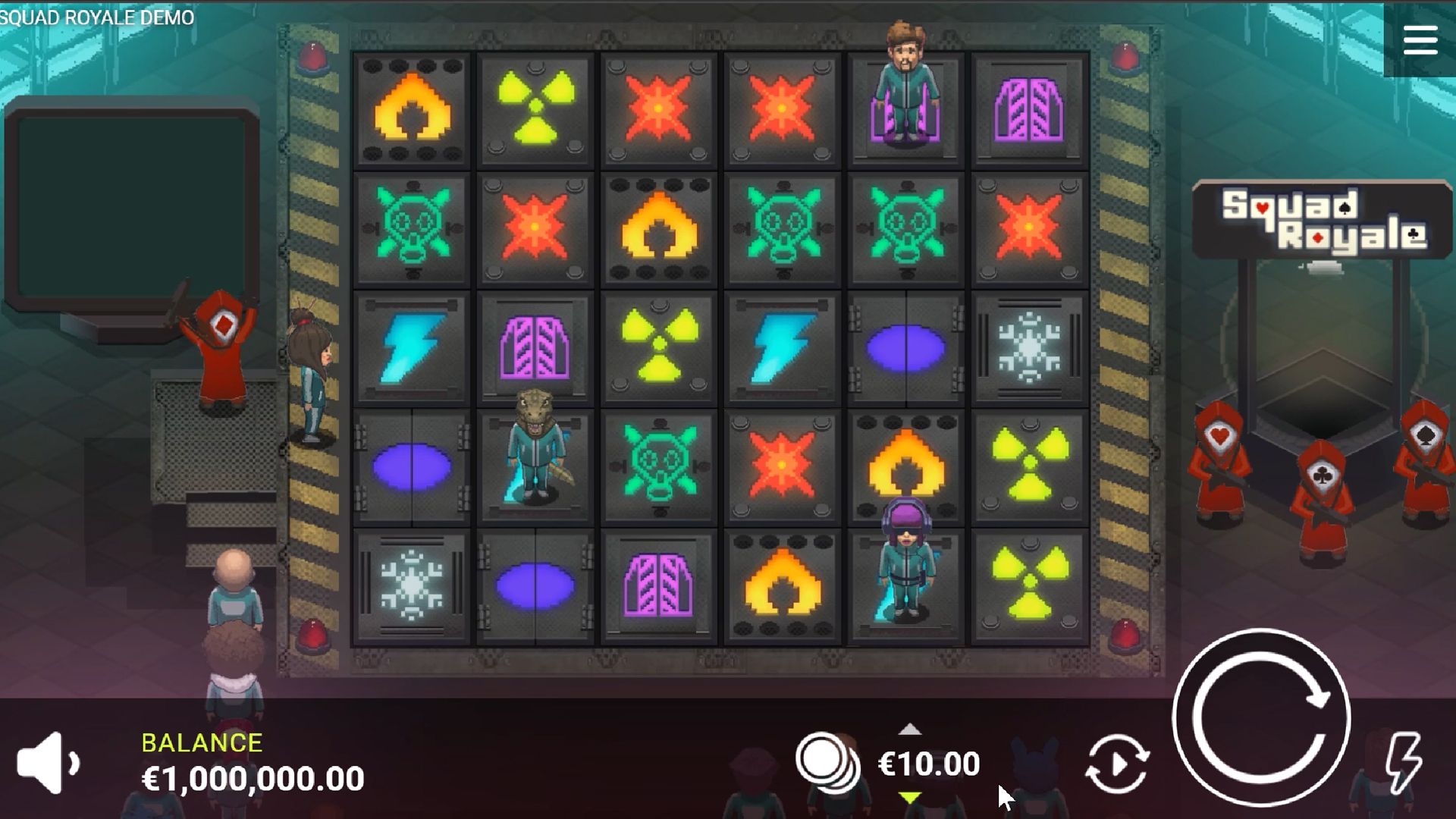The width and height of the screenshot is (1456, 819).
Task: Open the coin stack bet options
Action: (x=827, y=761)
